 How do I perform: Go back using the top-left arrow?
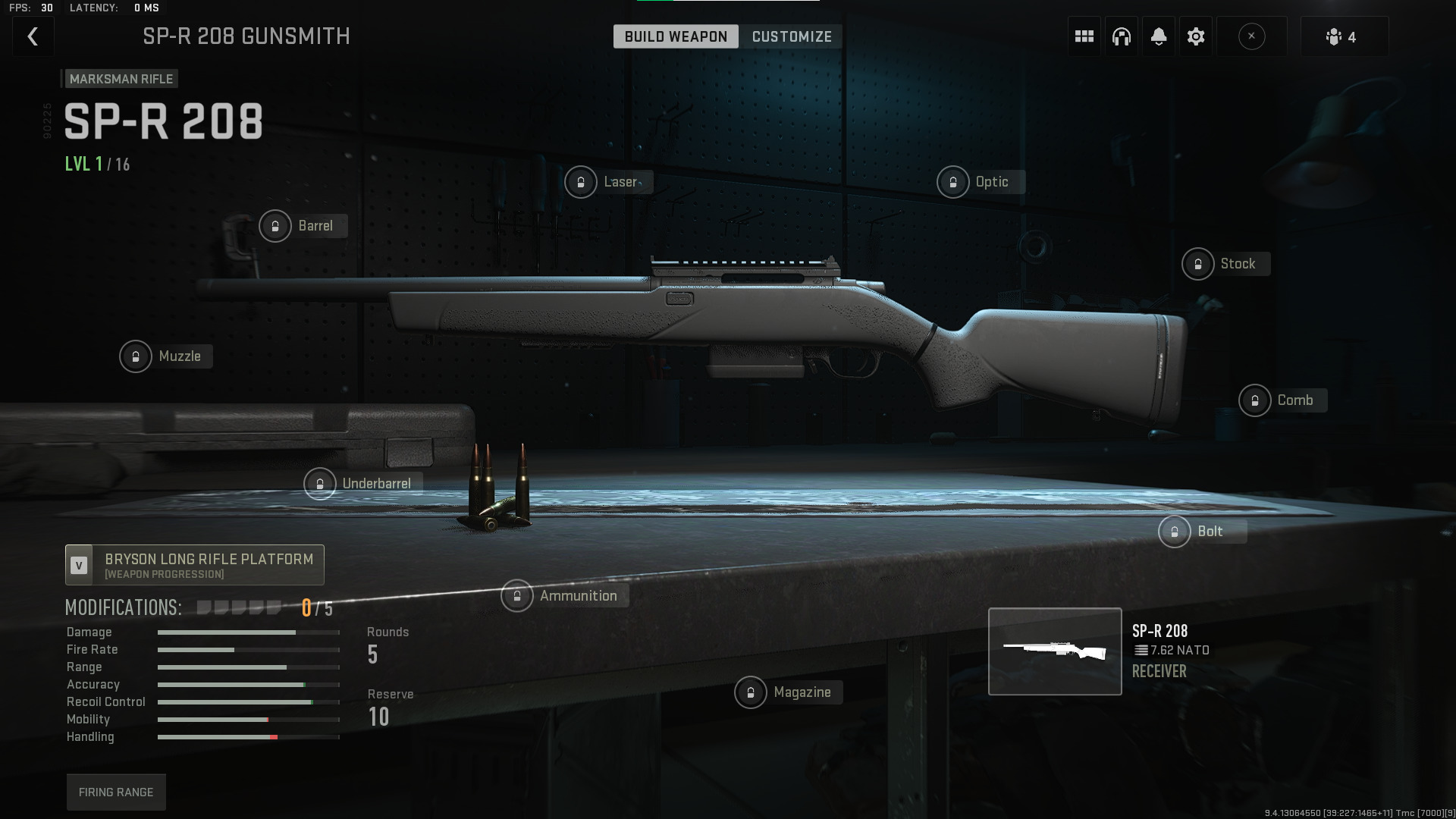pos(33,36)
